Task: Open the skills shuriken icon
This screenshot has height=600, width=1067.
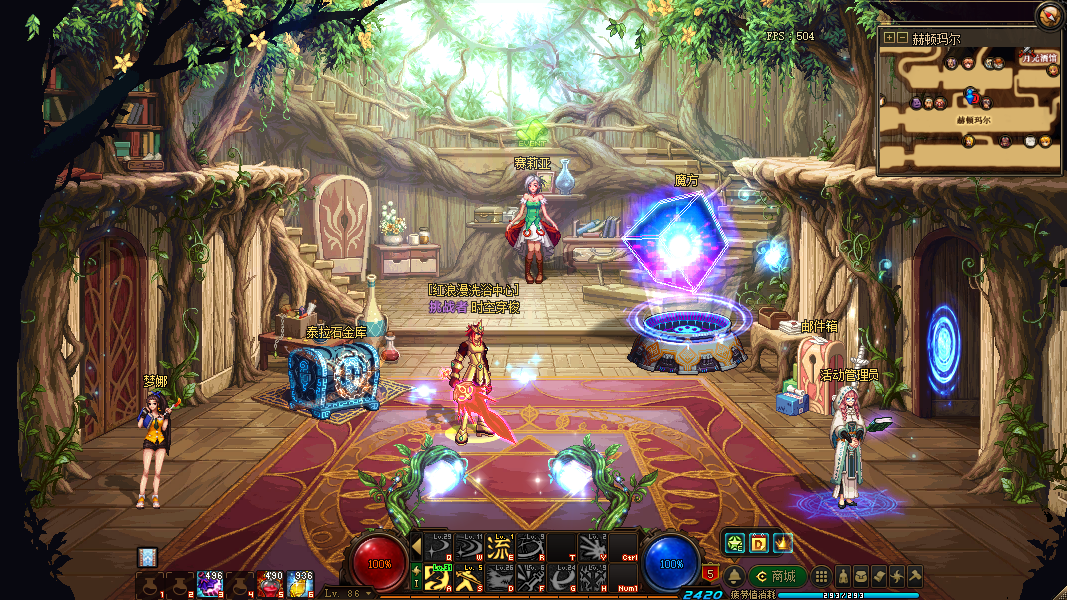Action: point(896,576)
